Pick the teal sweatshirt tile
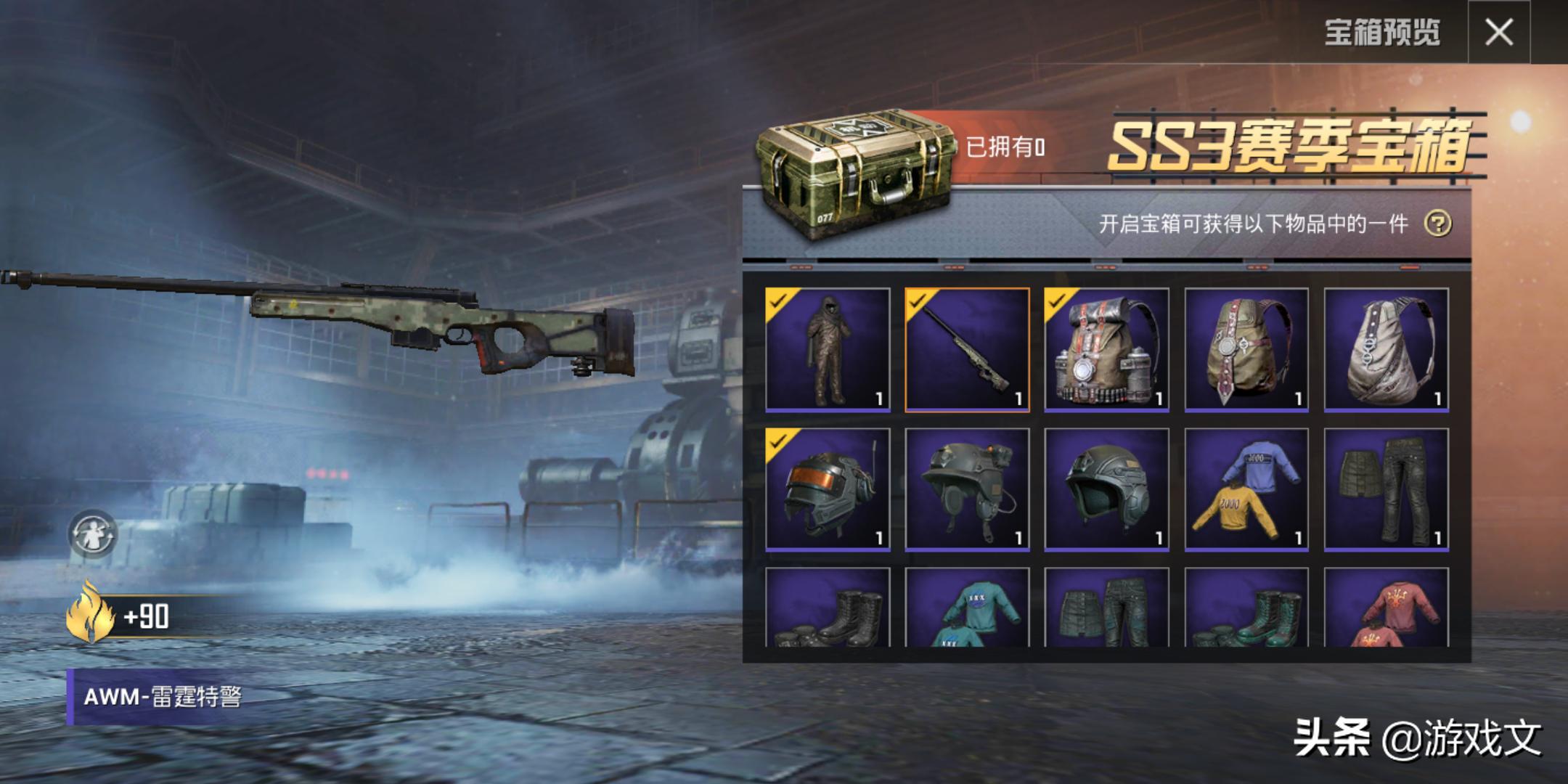 967,608
